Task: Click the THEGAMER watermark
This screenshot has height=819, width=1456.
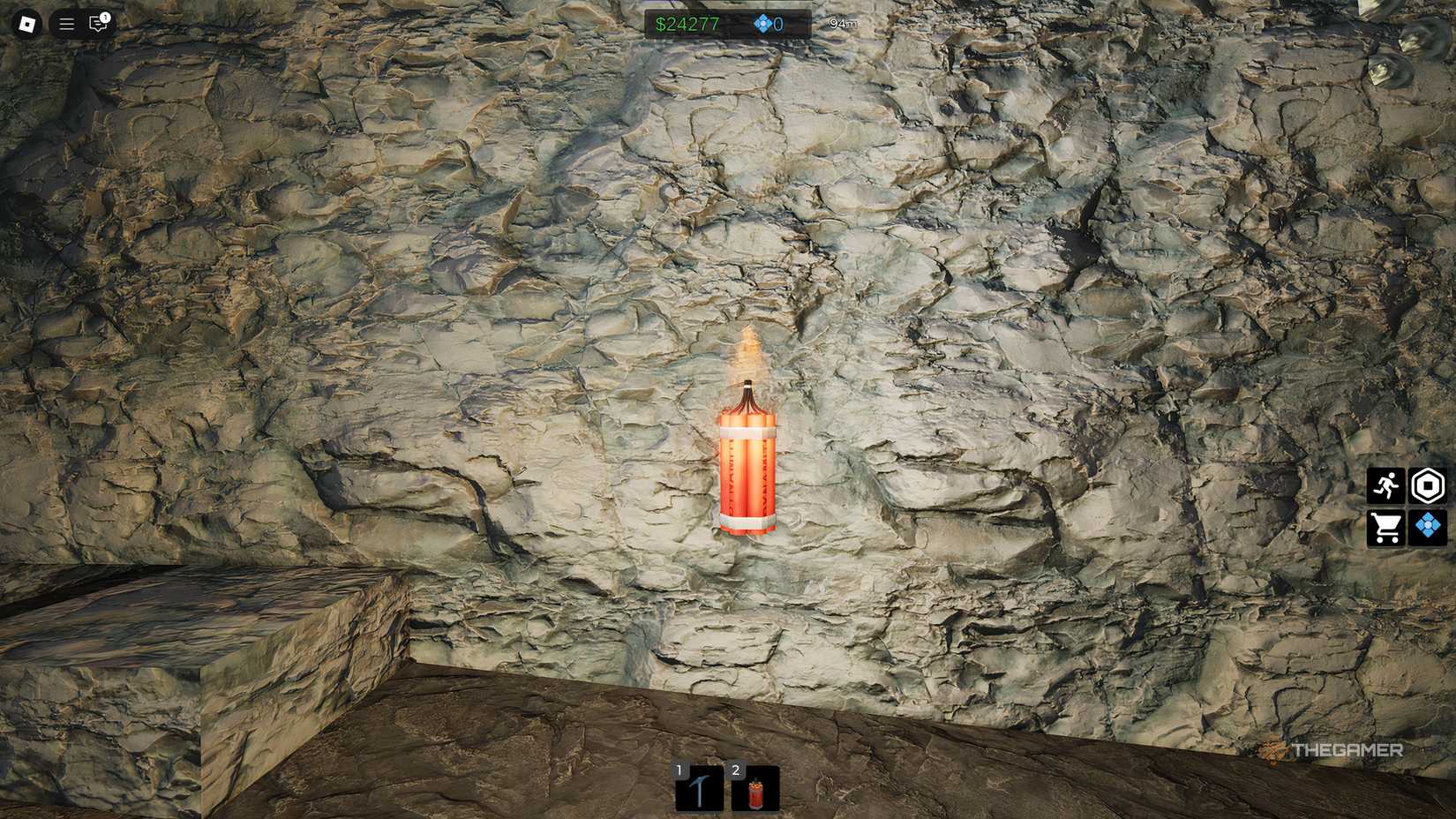Action: tap(1334, 752)
